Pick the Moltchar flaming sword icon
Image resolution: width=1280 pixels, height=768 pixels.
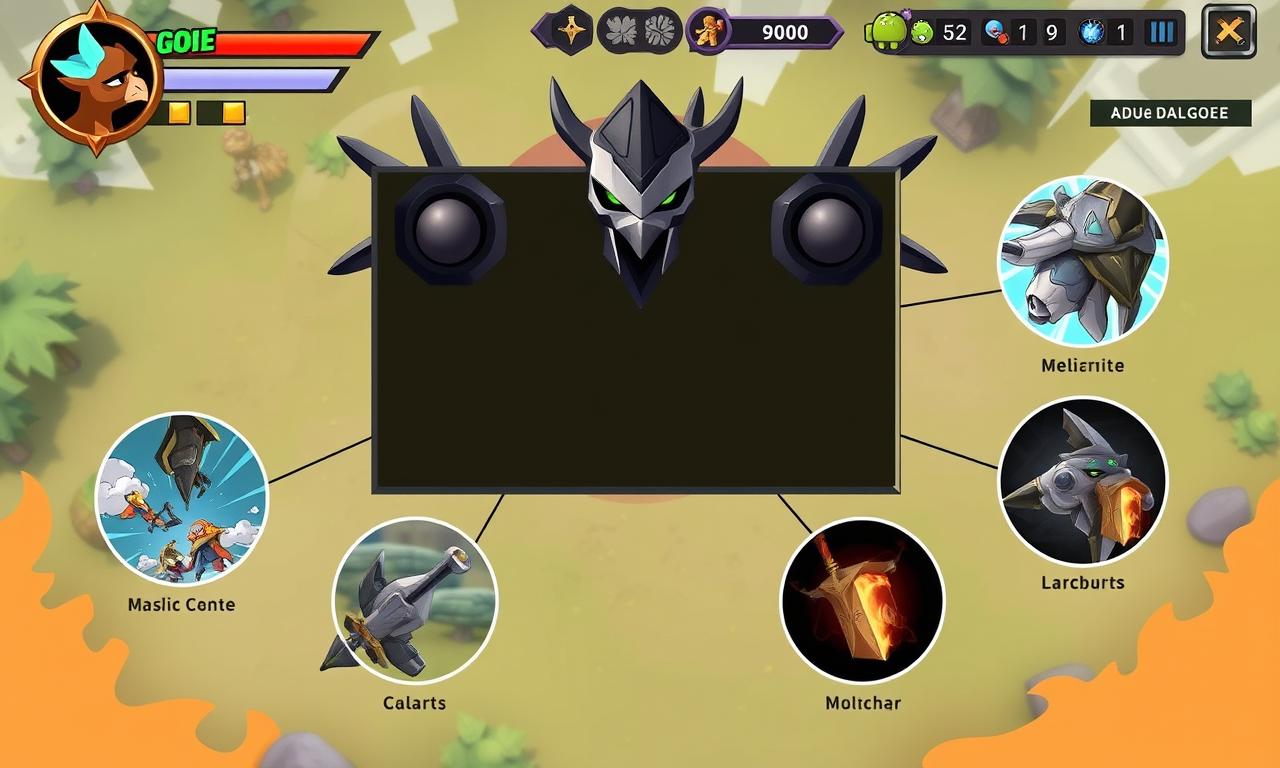[862, 600]
